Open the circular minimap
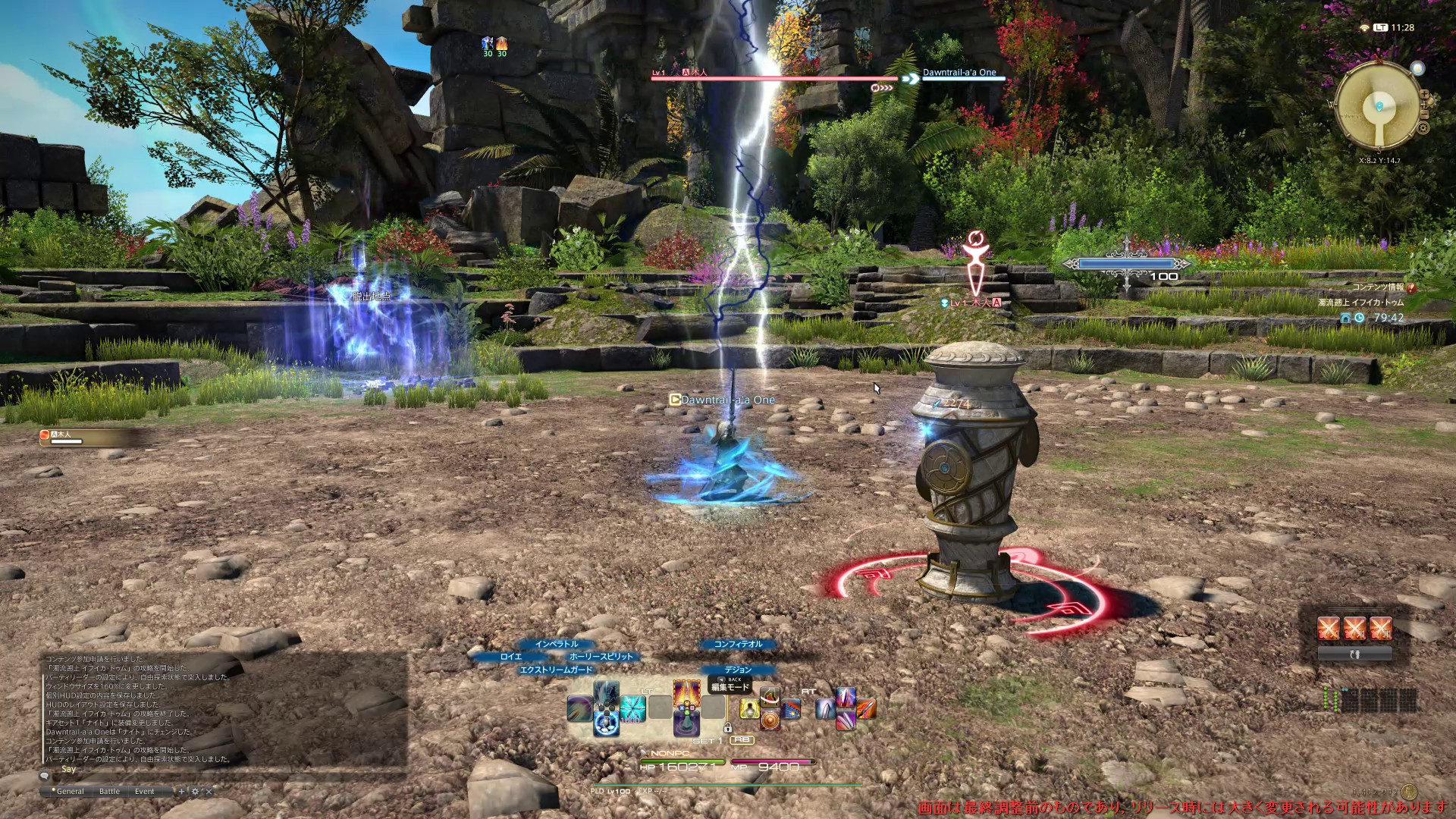 pos(1378,104)
